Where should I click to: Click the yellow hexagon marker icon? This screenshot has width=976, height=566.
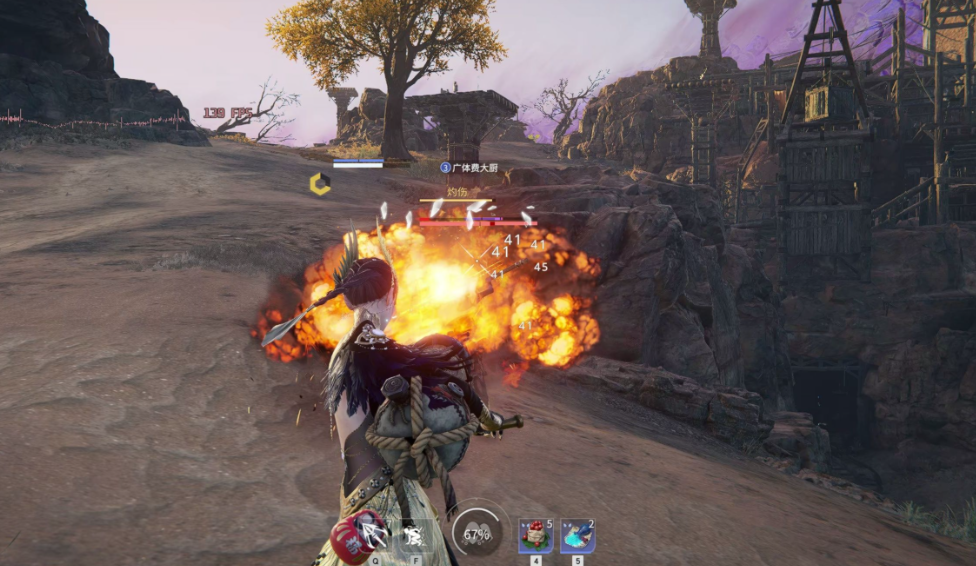[320, 184]
